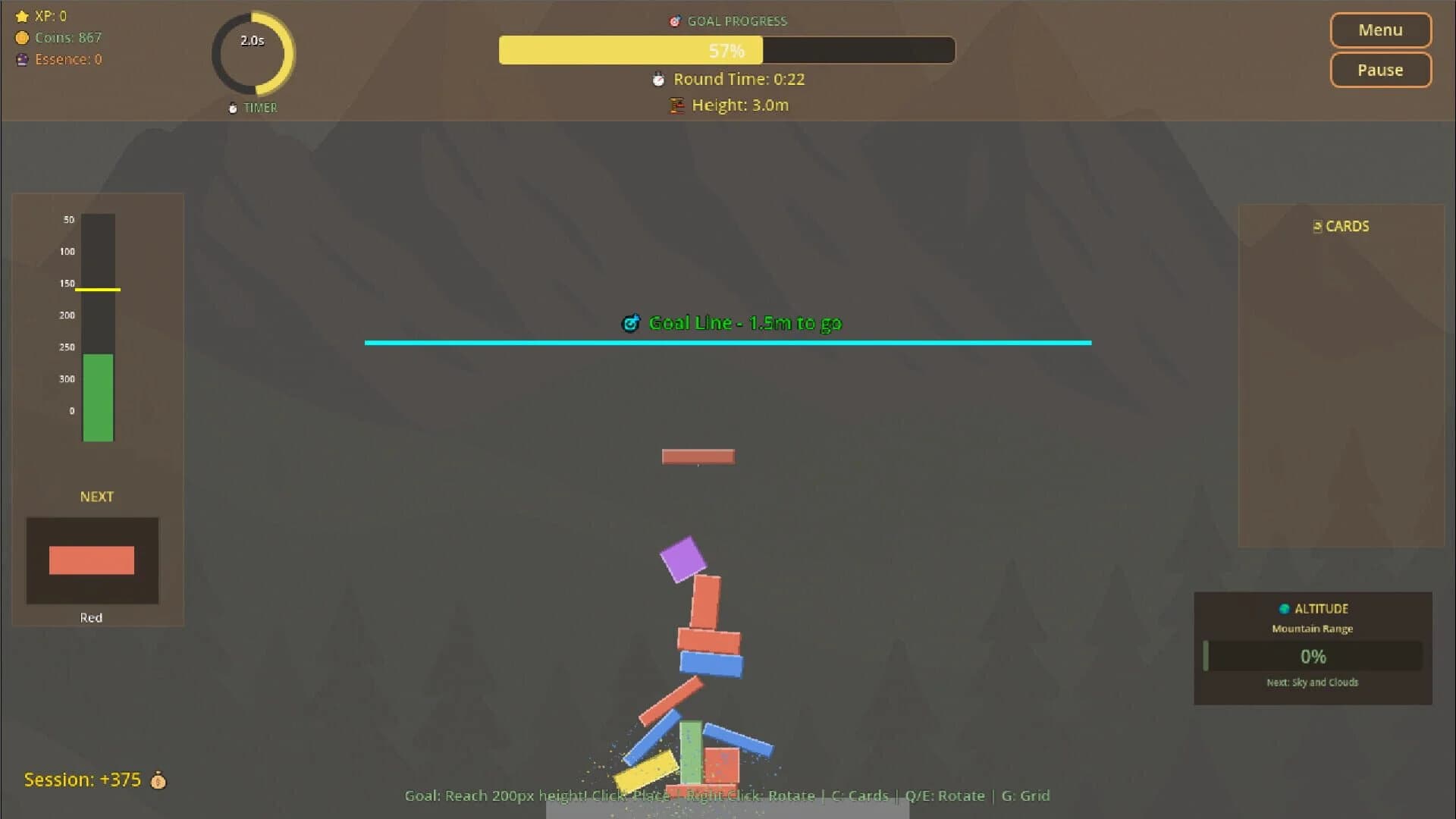Image resolution: width=1456 pixels, height=819 pixels.
Task: Click the bomb TIMER icon
Action: point(232,108)
